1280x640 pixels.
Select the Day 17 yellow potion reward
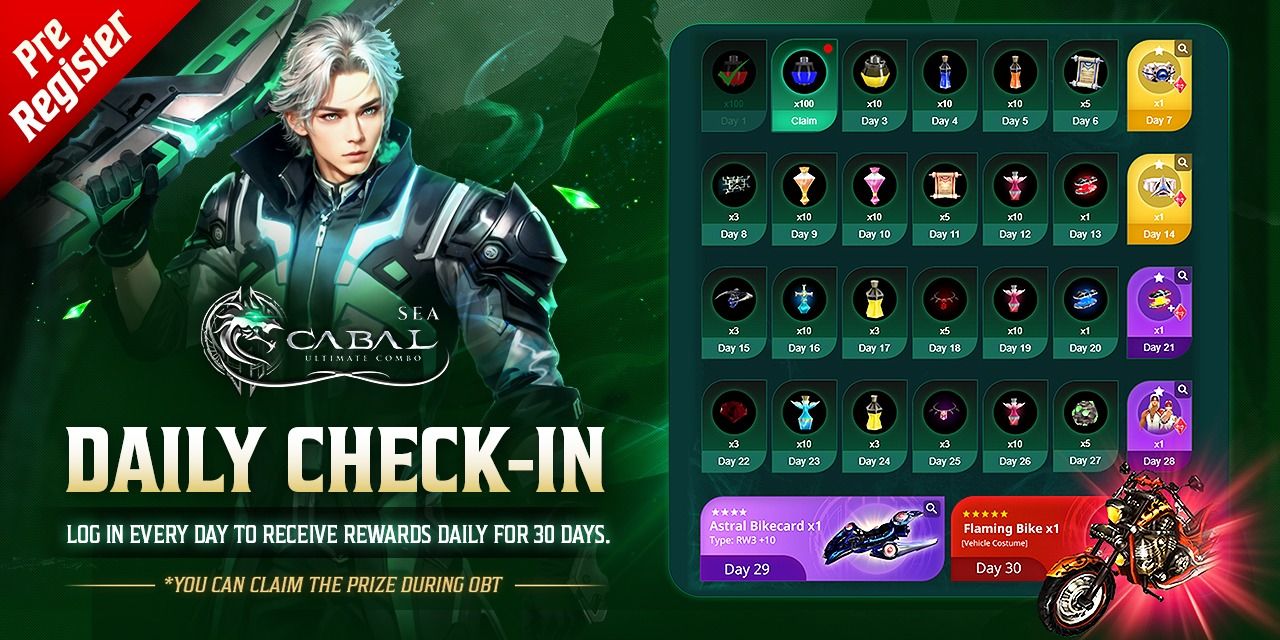tap(874, 312)
